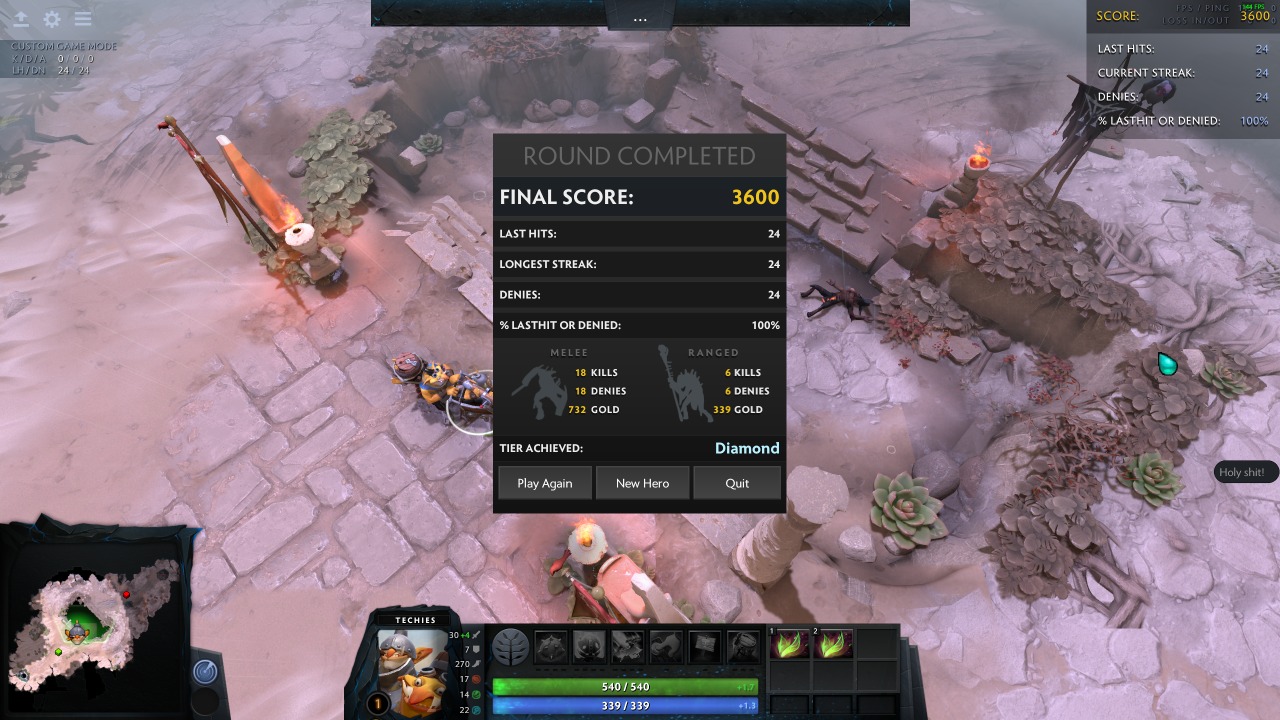Choose the New Hero button
Screen dimensions: 1280x720
pos(642,483)
